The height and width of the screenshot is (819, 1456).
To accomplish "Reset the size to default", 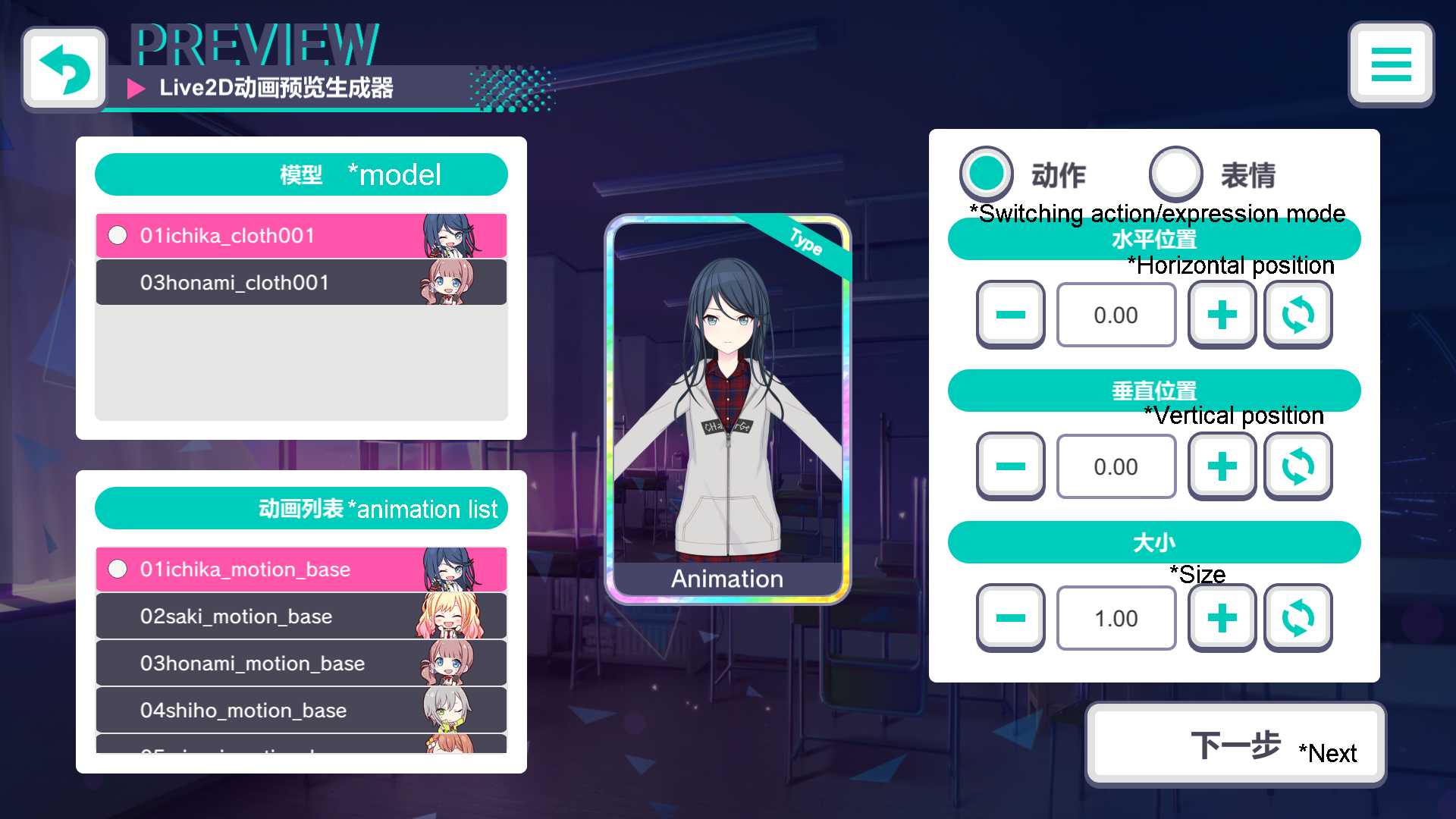I will coord(1298,618).
